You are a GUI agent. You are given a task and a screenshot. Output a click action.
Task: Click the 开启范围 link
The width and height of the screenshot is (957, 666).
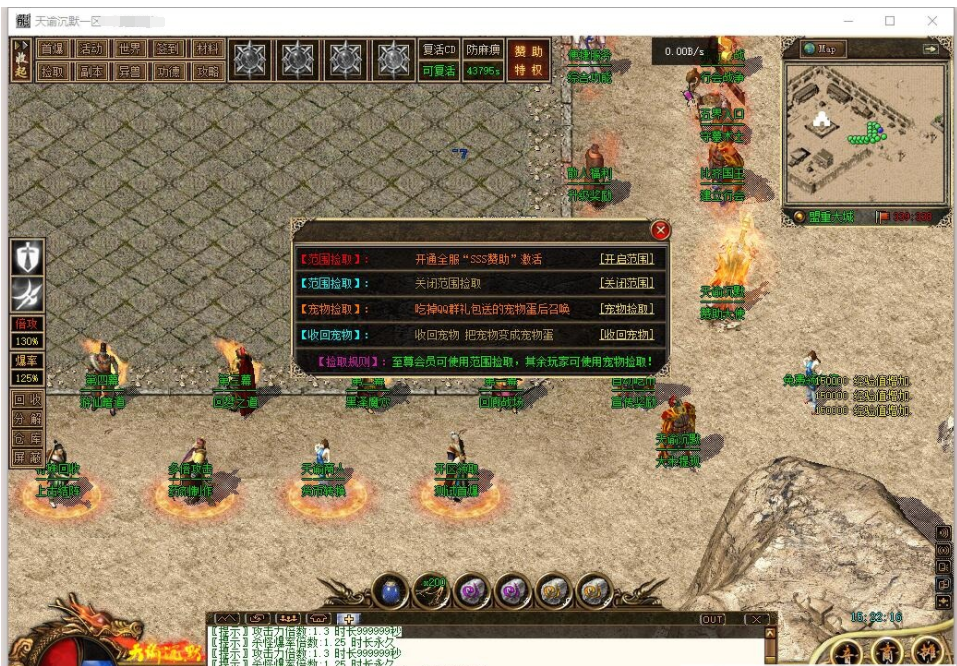pyautogui.click(x=626, y=259)
